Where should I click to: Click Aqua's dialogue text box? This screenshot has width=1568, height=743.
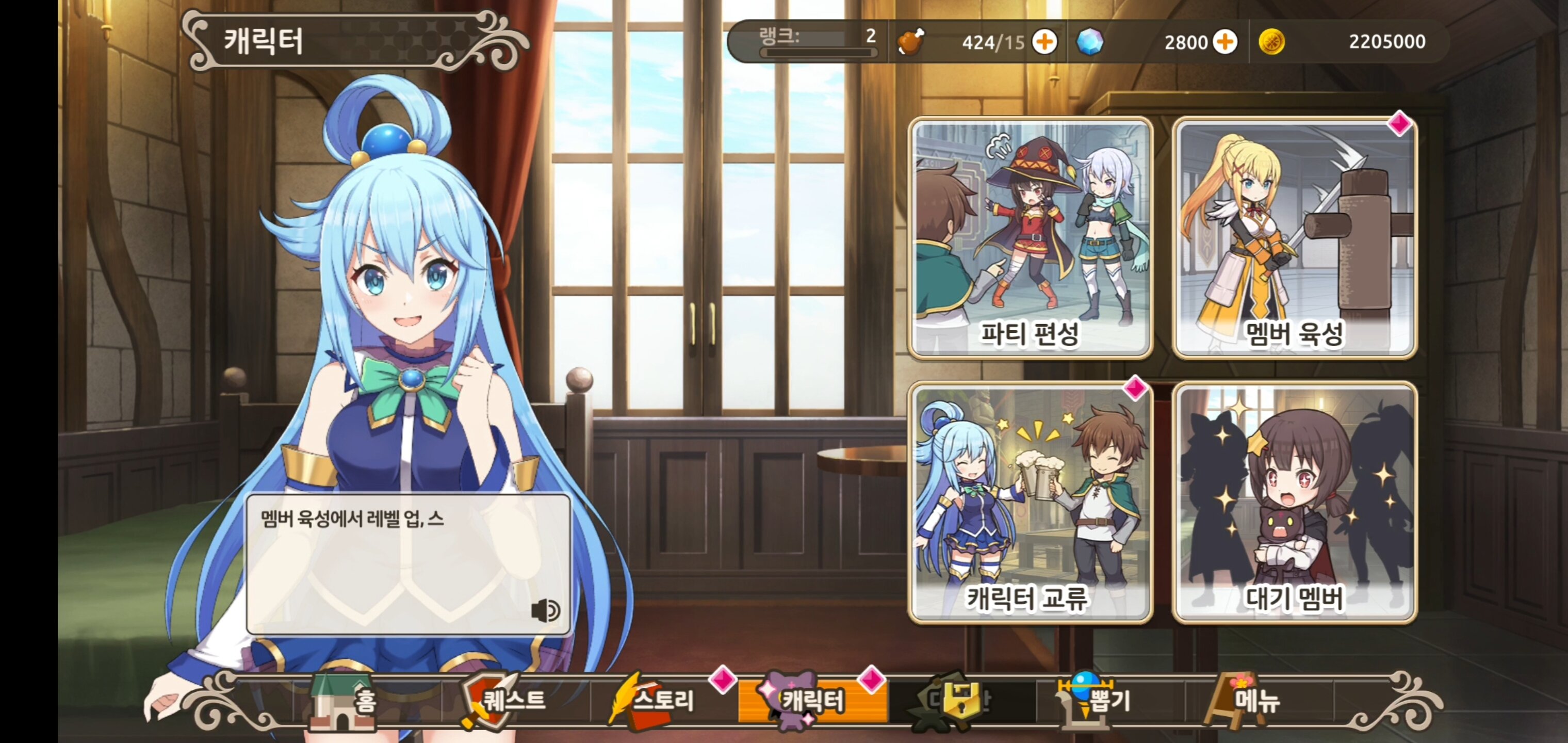[408, 563]
